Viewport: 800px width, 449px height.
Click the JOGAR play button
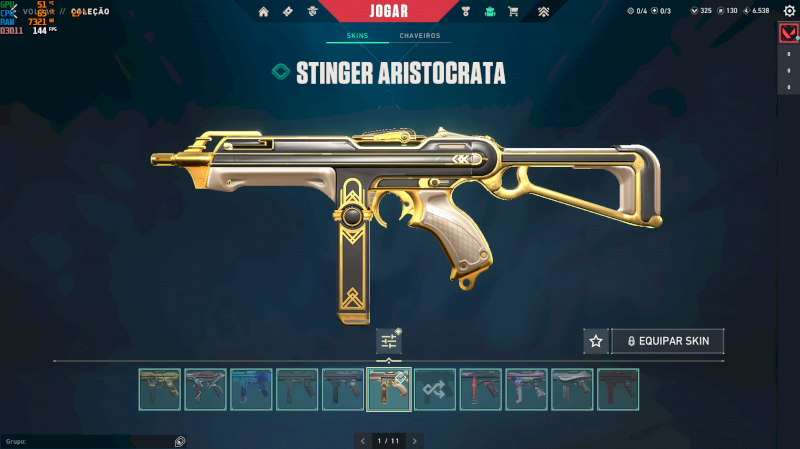388,11
